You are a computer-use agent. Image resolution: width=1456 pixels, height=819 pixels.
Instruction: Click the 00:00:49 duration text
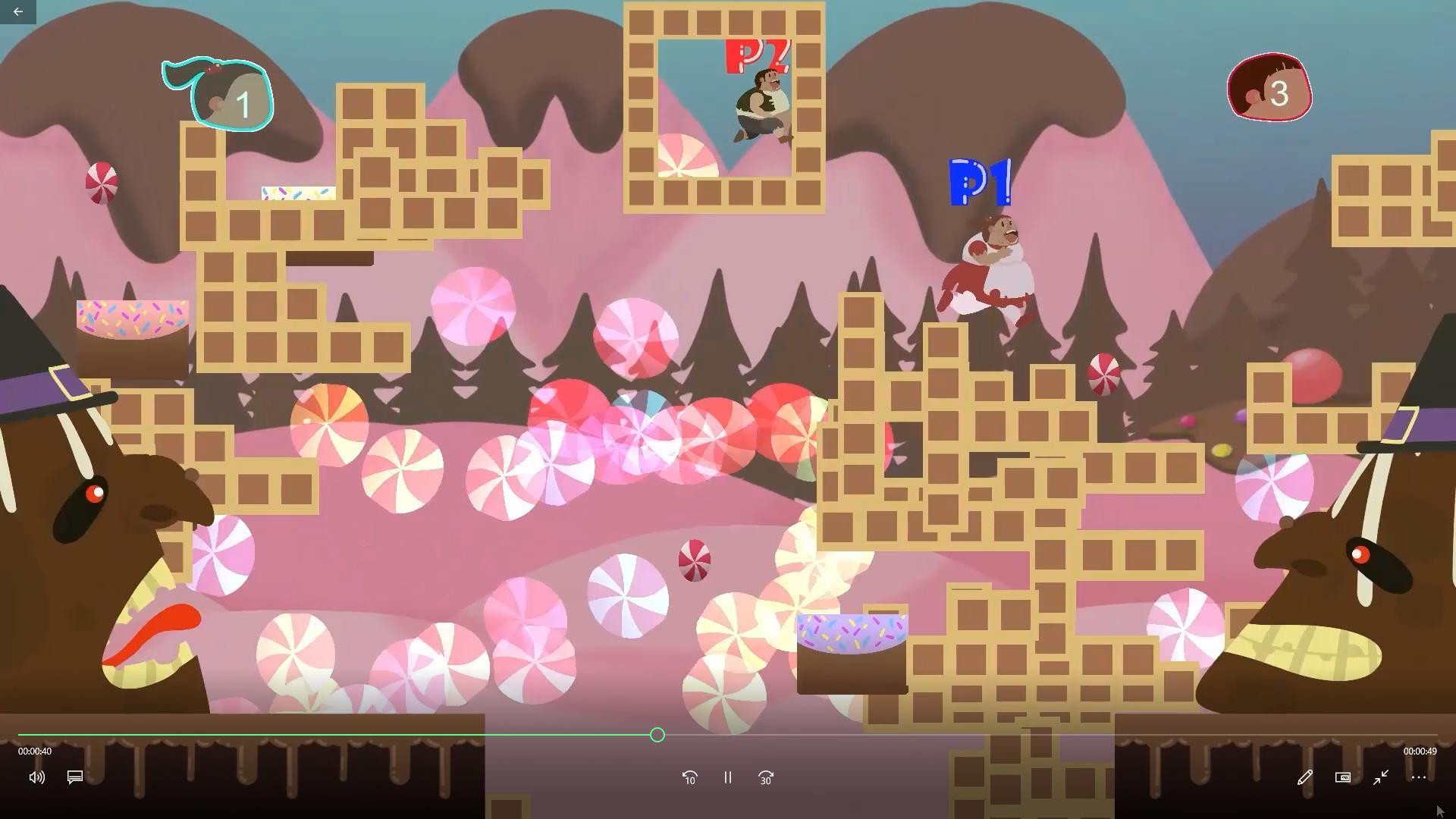[x=1420, y=751]
